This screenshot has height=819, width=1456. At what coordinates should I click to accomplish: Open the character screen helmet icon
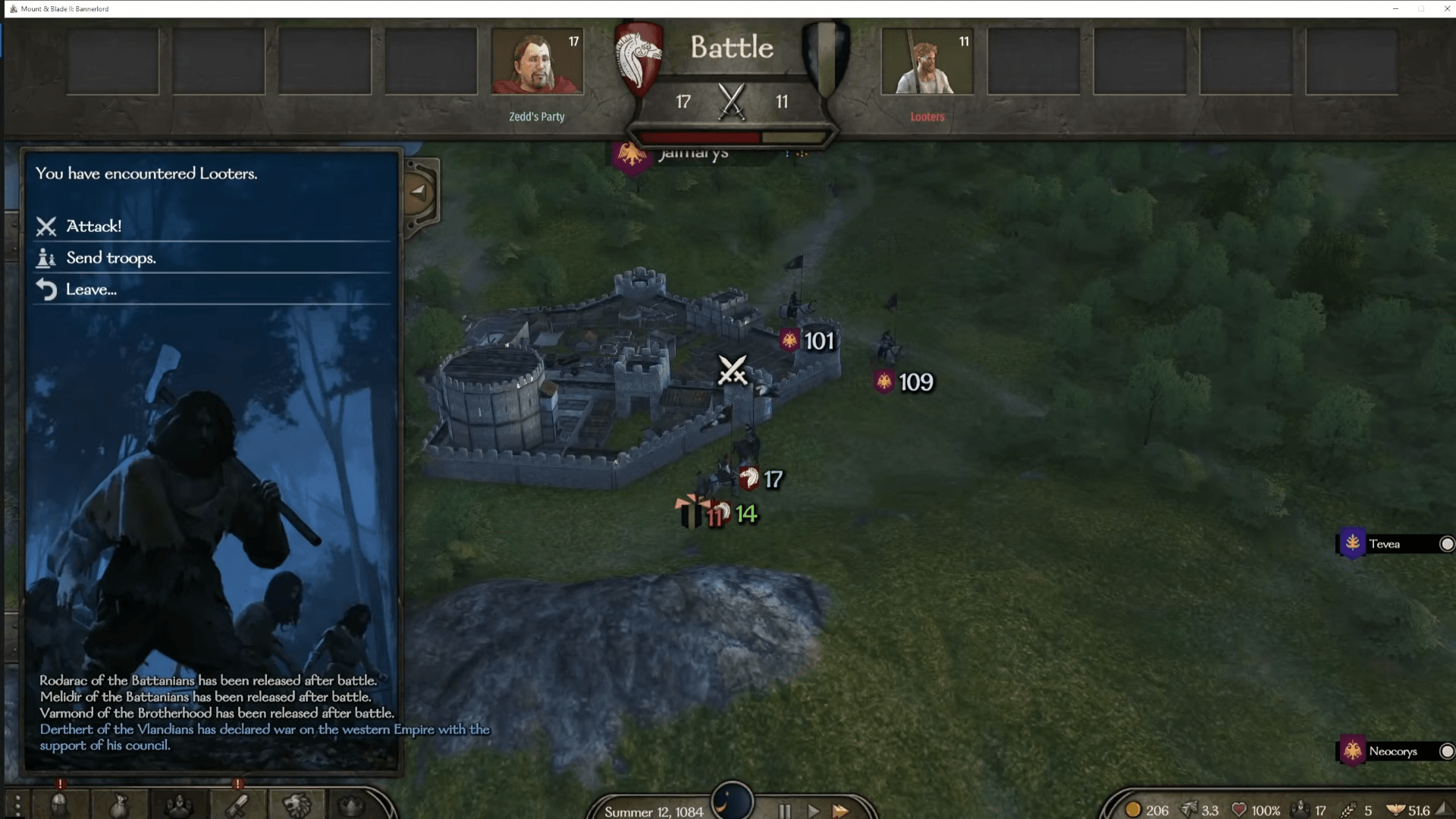[60, 805]
